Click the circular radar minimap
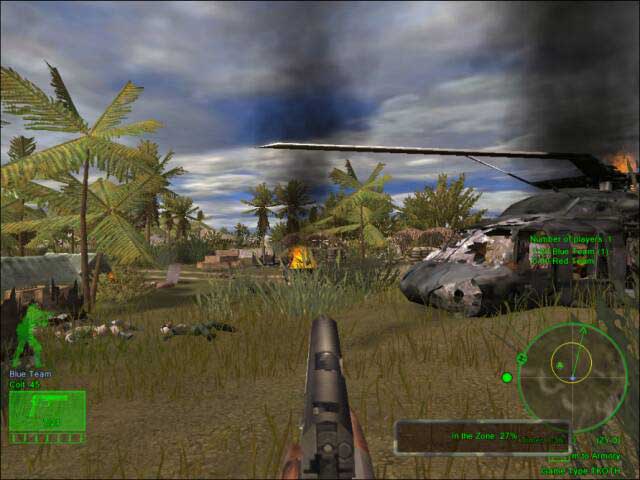Viewport: 640px width, 480px height. tap(573, 376)
